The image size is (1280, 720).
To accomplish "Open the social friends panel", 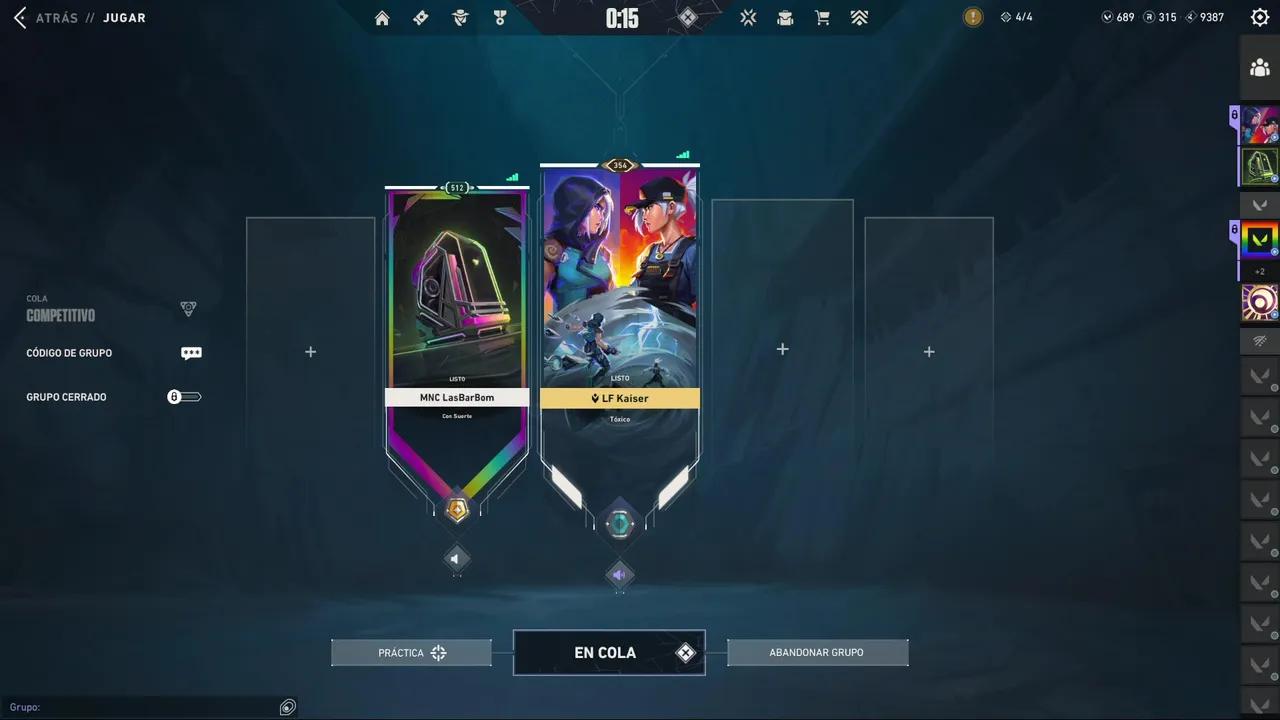I will click(1259, 67).
